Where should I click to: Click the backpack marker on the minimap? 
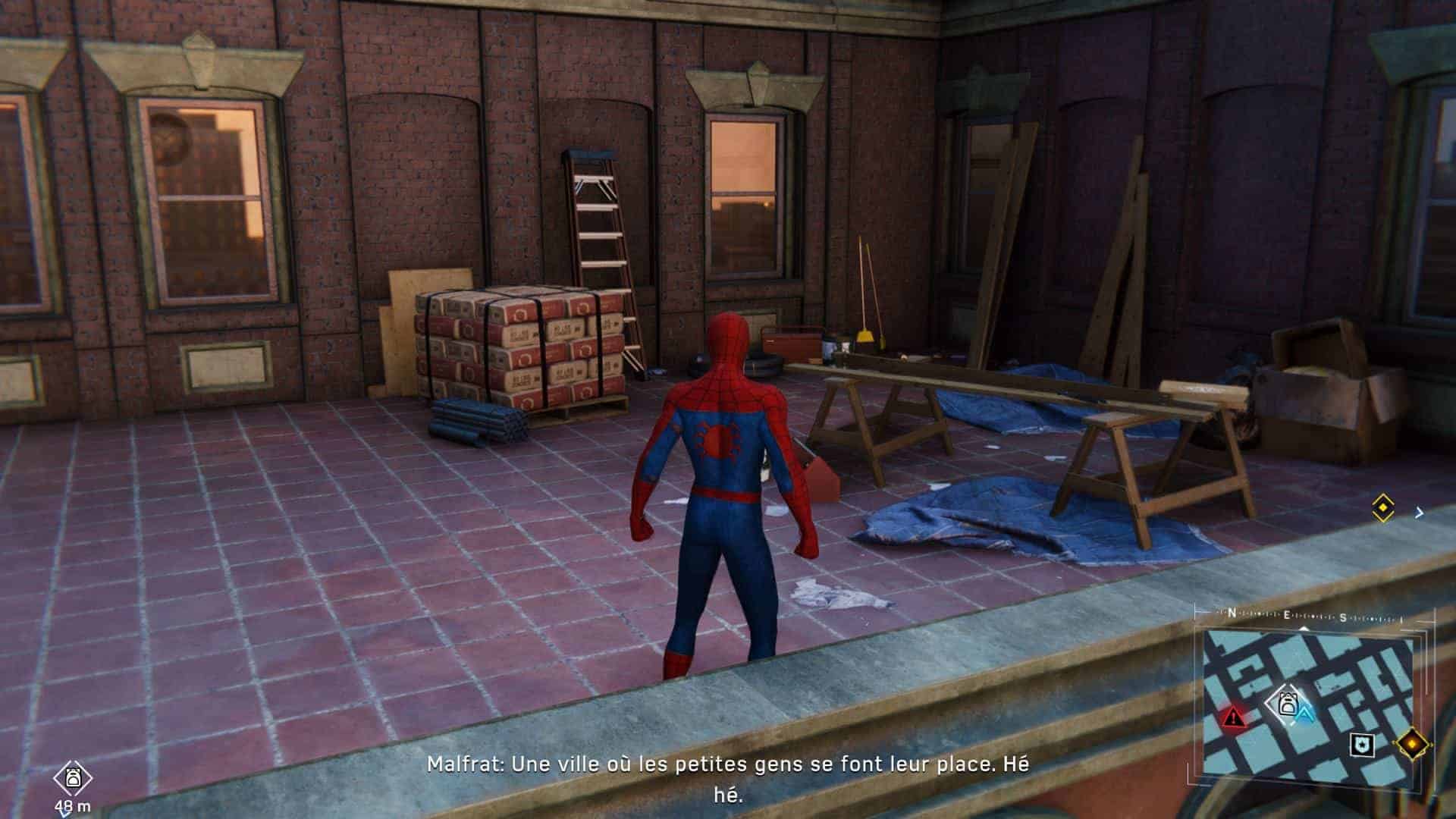tap(1286, 704)
